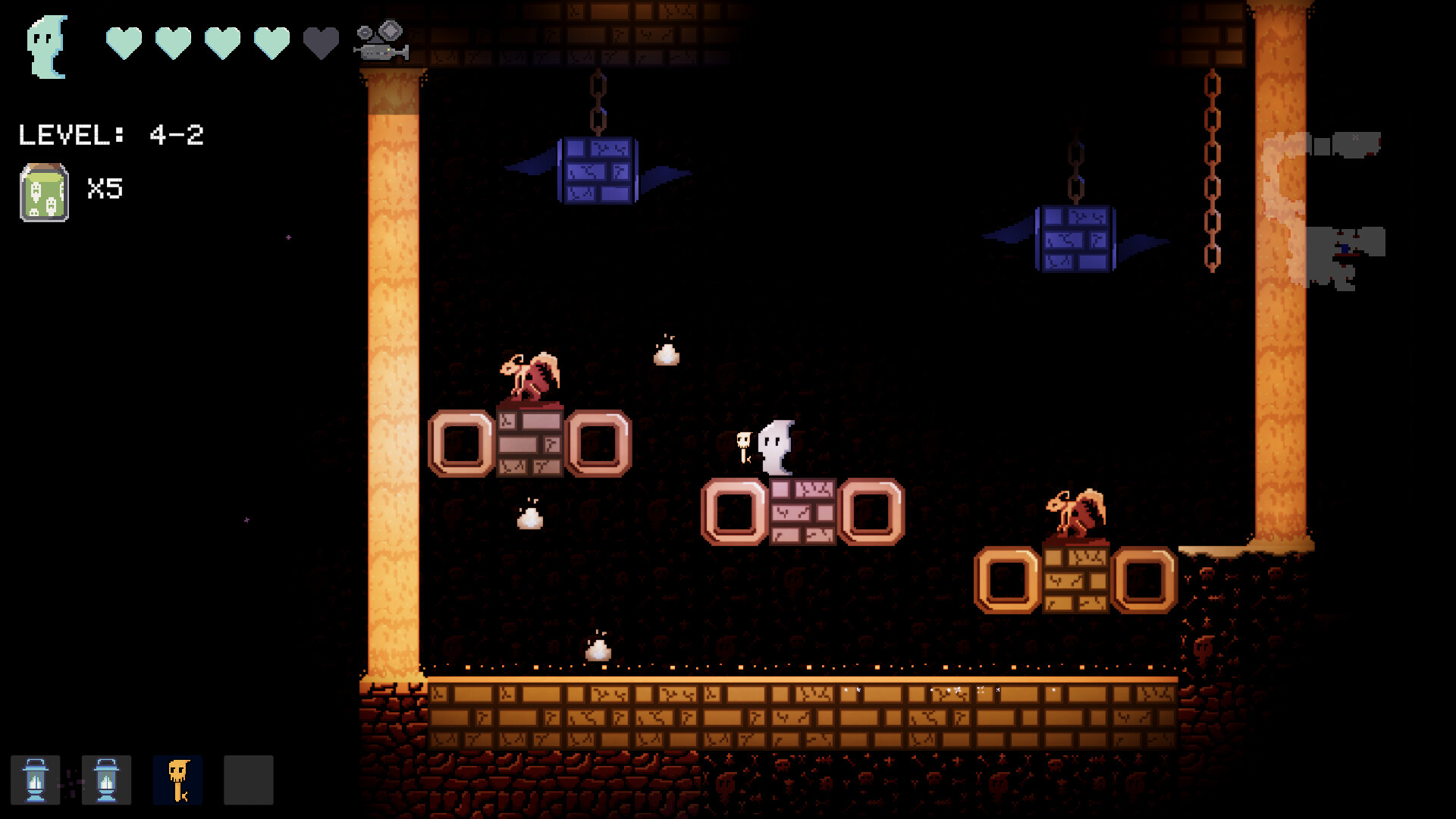Click the LEVEL: 4-2 text label
The height and width of the screenshot is (819, 1456).
110,134
